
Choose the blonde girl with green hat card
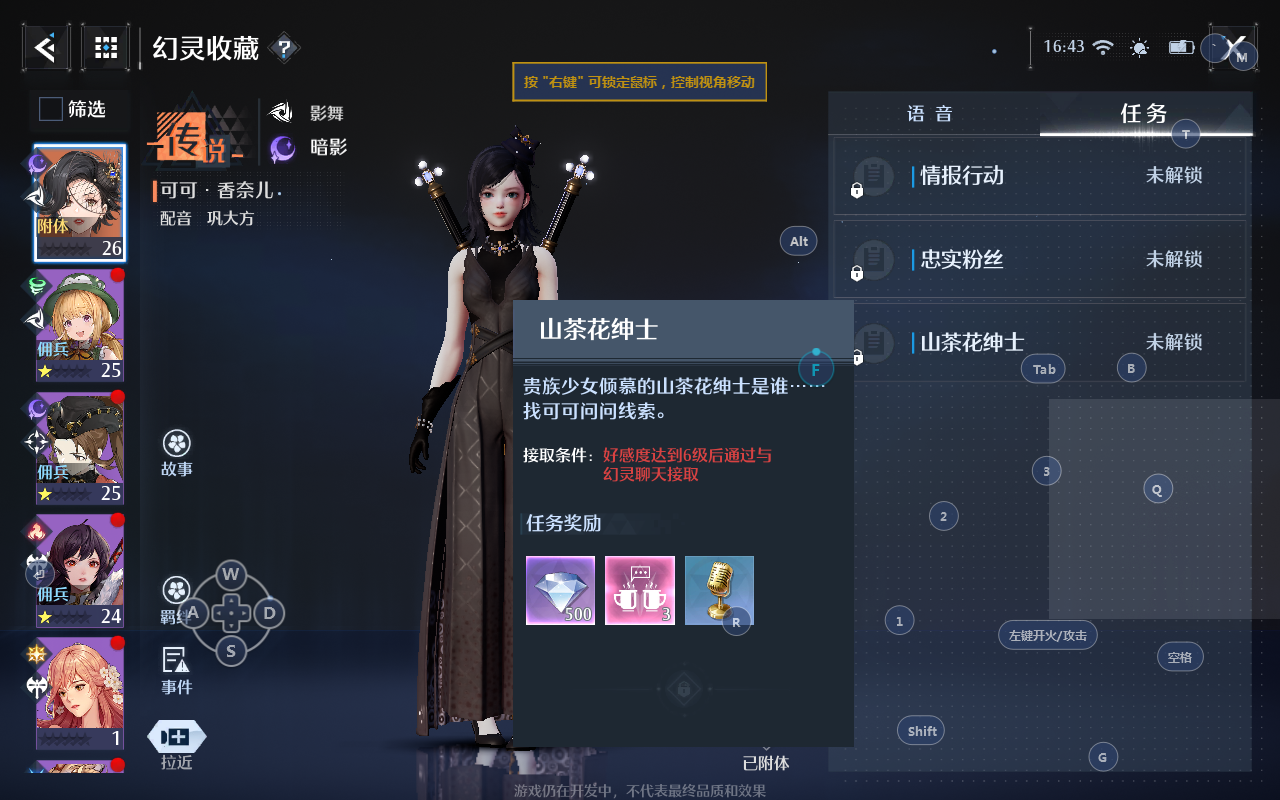(80, 326)
